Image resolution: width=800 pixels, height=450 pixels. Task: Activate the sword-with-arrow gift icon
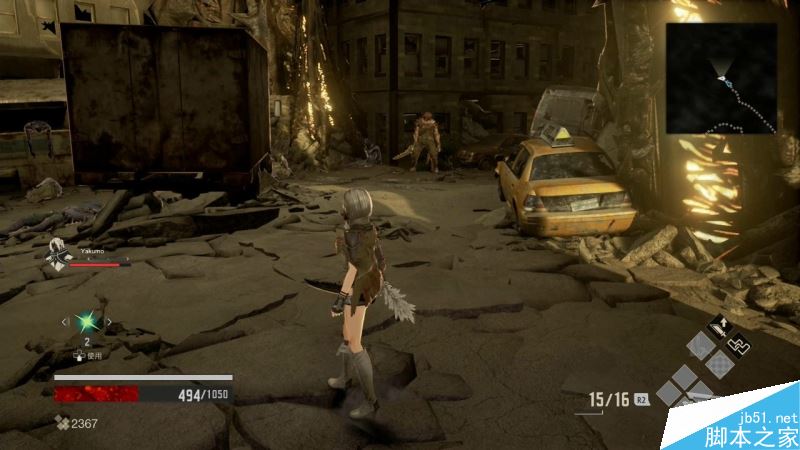(x=718, y=326)
